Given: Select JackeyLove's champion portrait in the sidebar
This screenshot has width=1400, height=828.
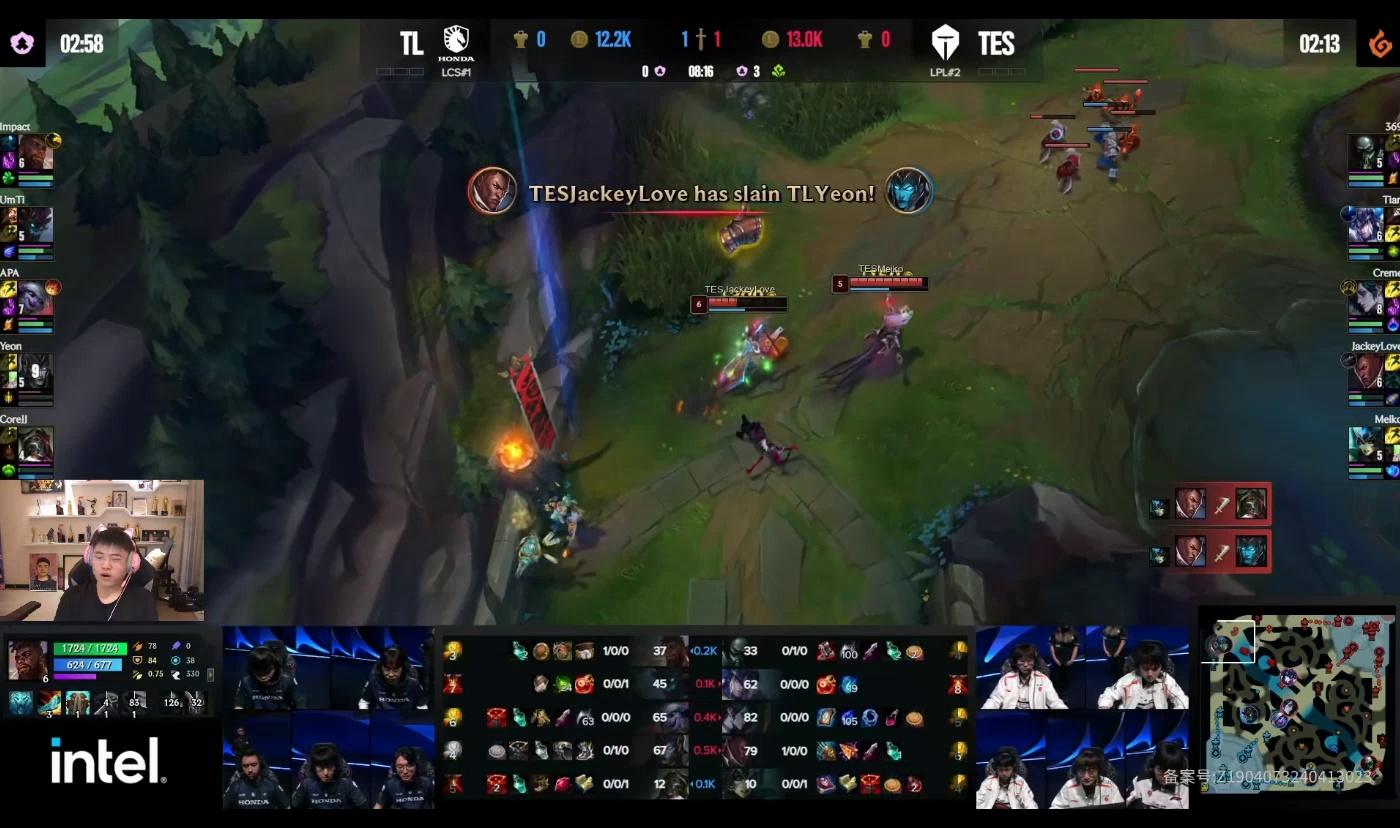Looking at the screenshot, I should 1366,372.
